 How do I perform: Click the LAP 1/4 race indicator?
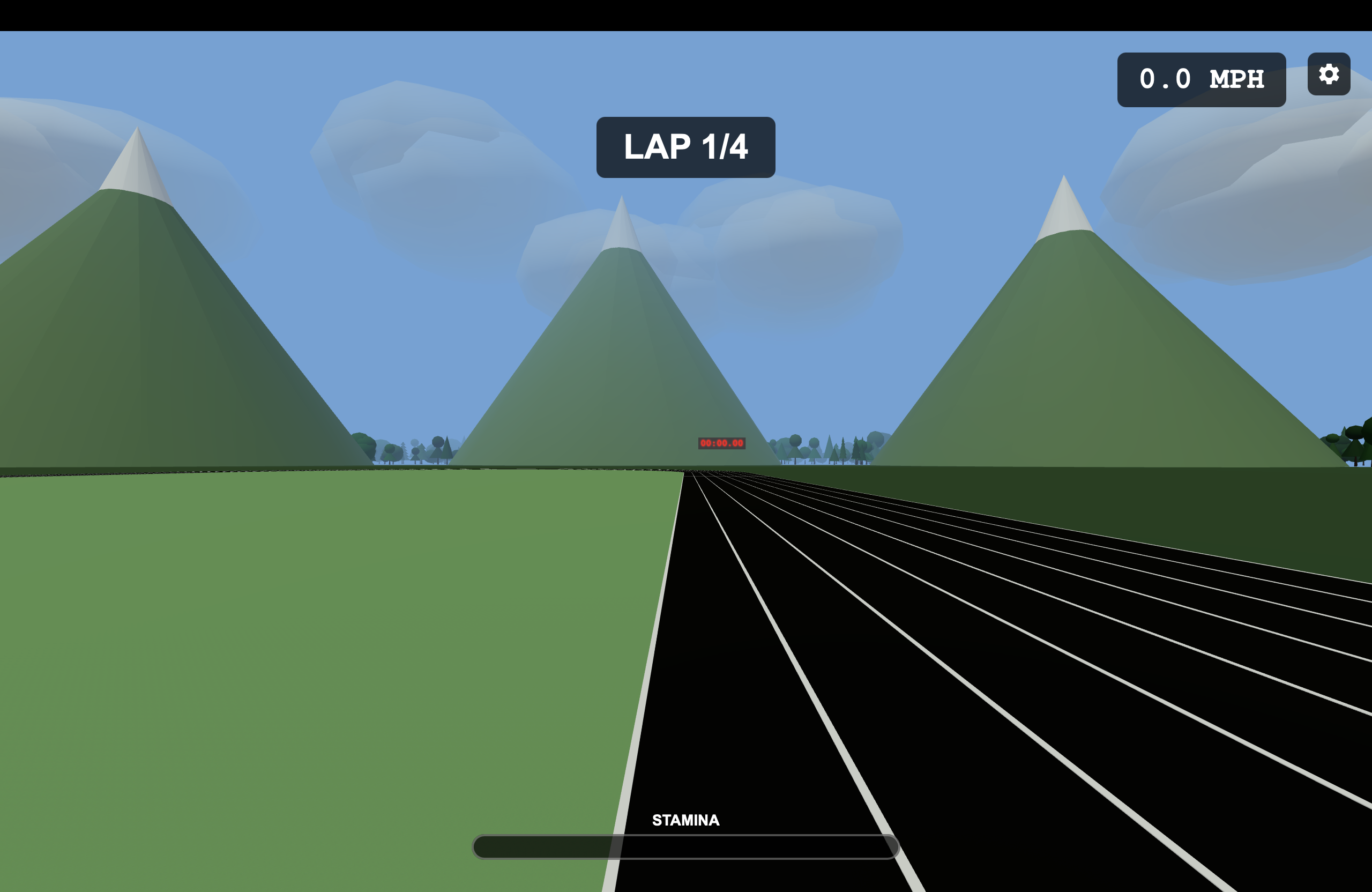(x=685, y=148)
